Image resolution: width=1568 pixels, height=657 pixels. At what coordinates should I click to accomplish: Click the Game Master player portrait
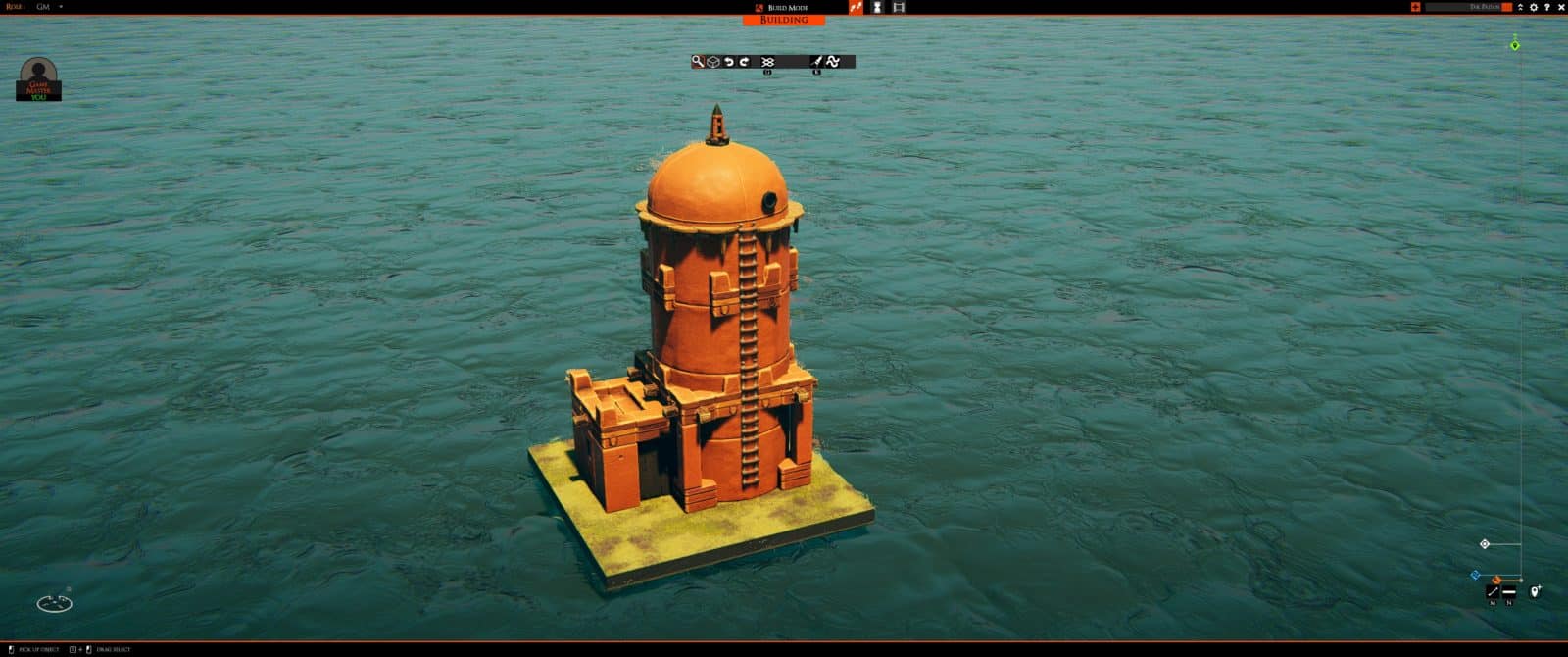pos(38,78)
